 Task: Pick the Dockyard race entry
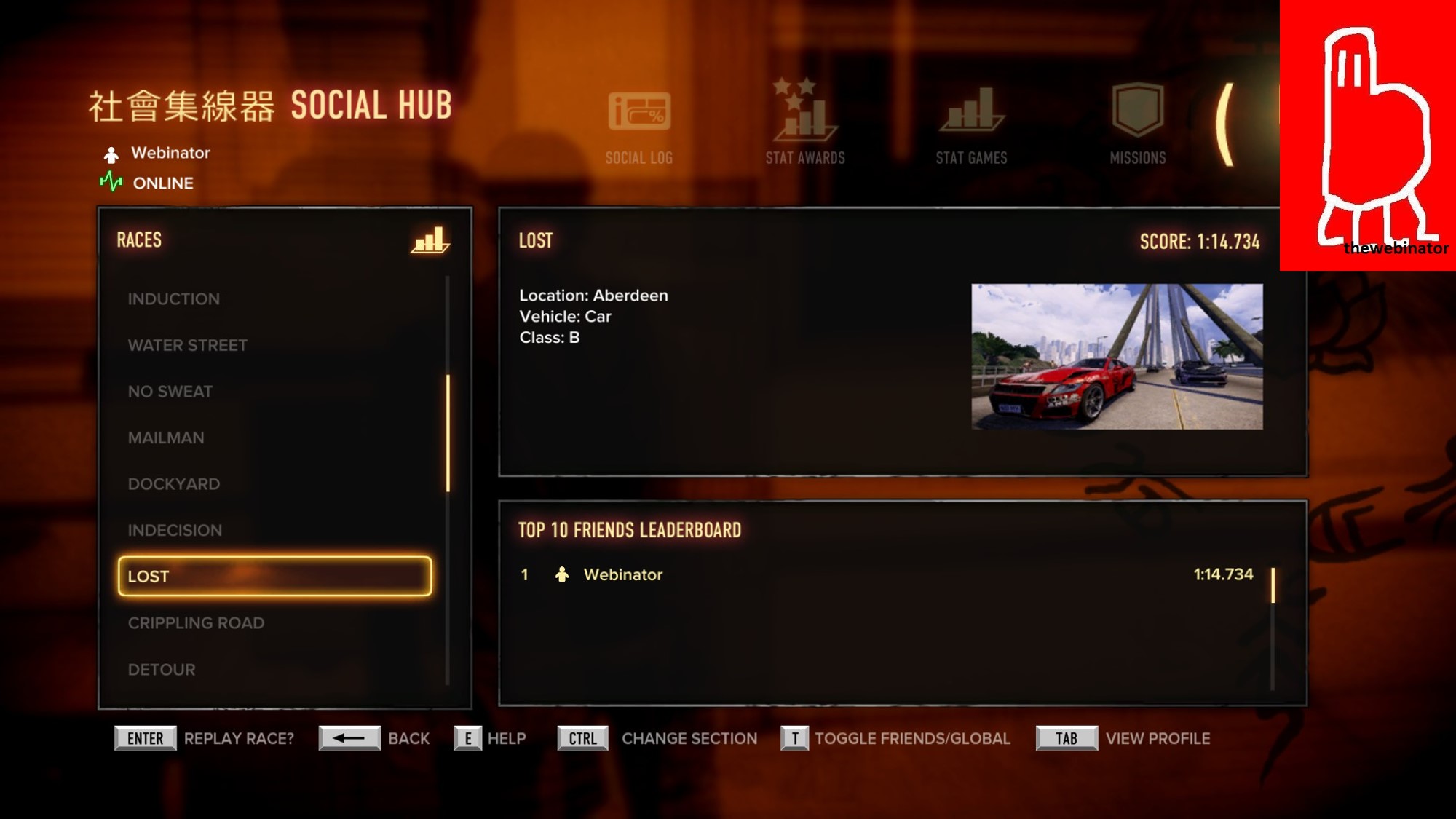[x=173, y=484]
